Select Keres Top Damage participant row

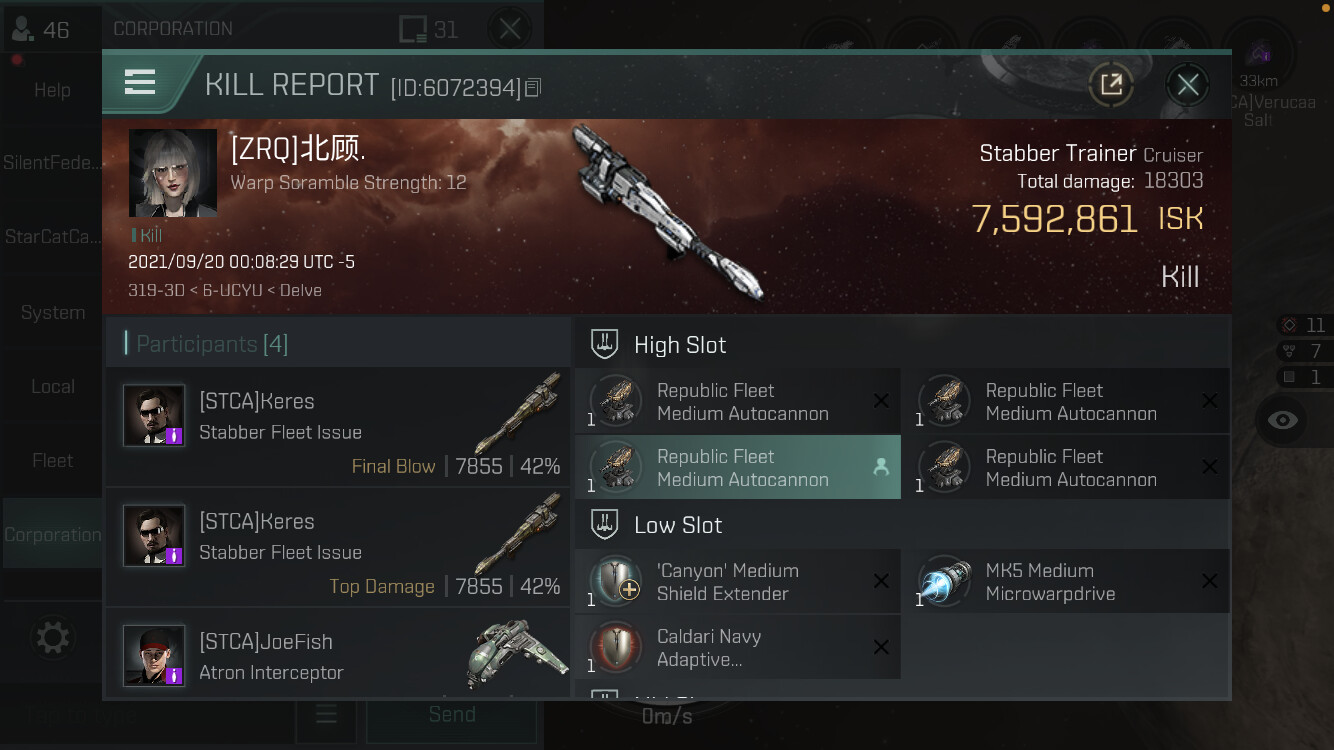click(x=338, y=549)
